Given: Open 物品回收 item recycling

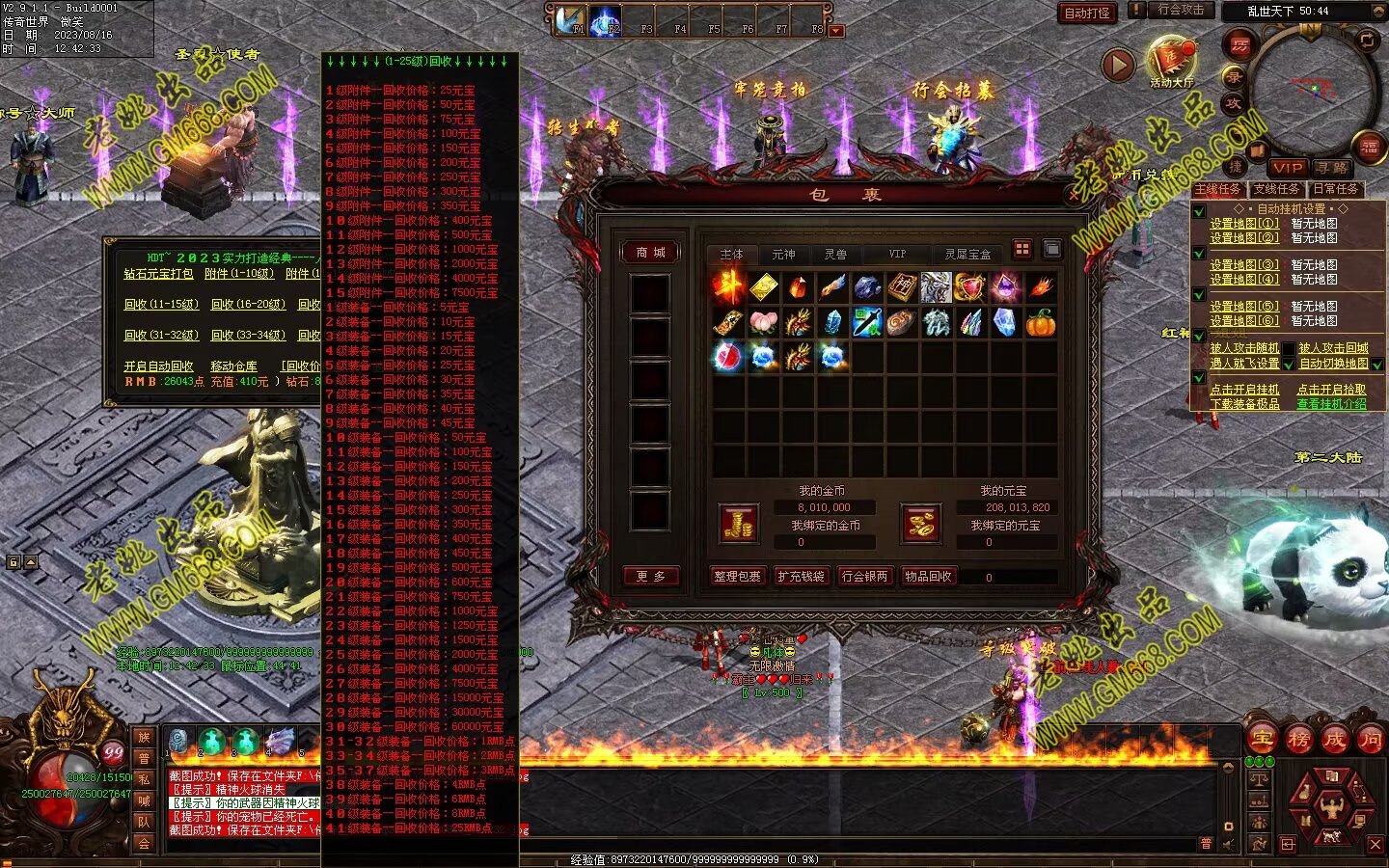Looking at the screenshot, I should click(928, 577).
